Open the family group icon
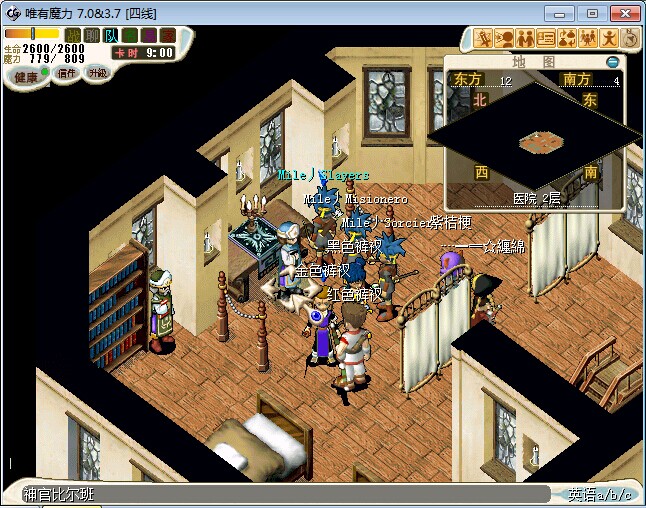This screenshot has height=508, width=646. pos(588,39)
